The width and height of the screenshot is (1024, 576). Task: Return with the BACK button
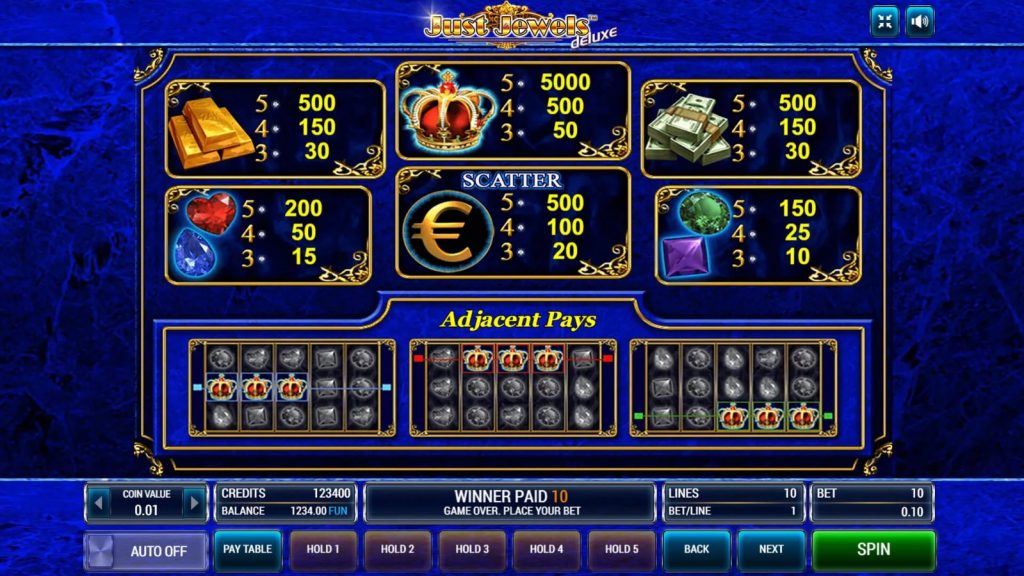click(x=697, y=550)
